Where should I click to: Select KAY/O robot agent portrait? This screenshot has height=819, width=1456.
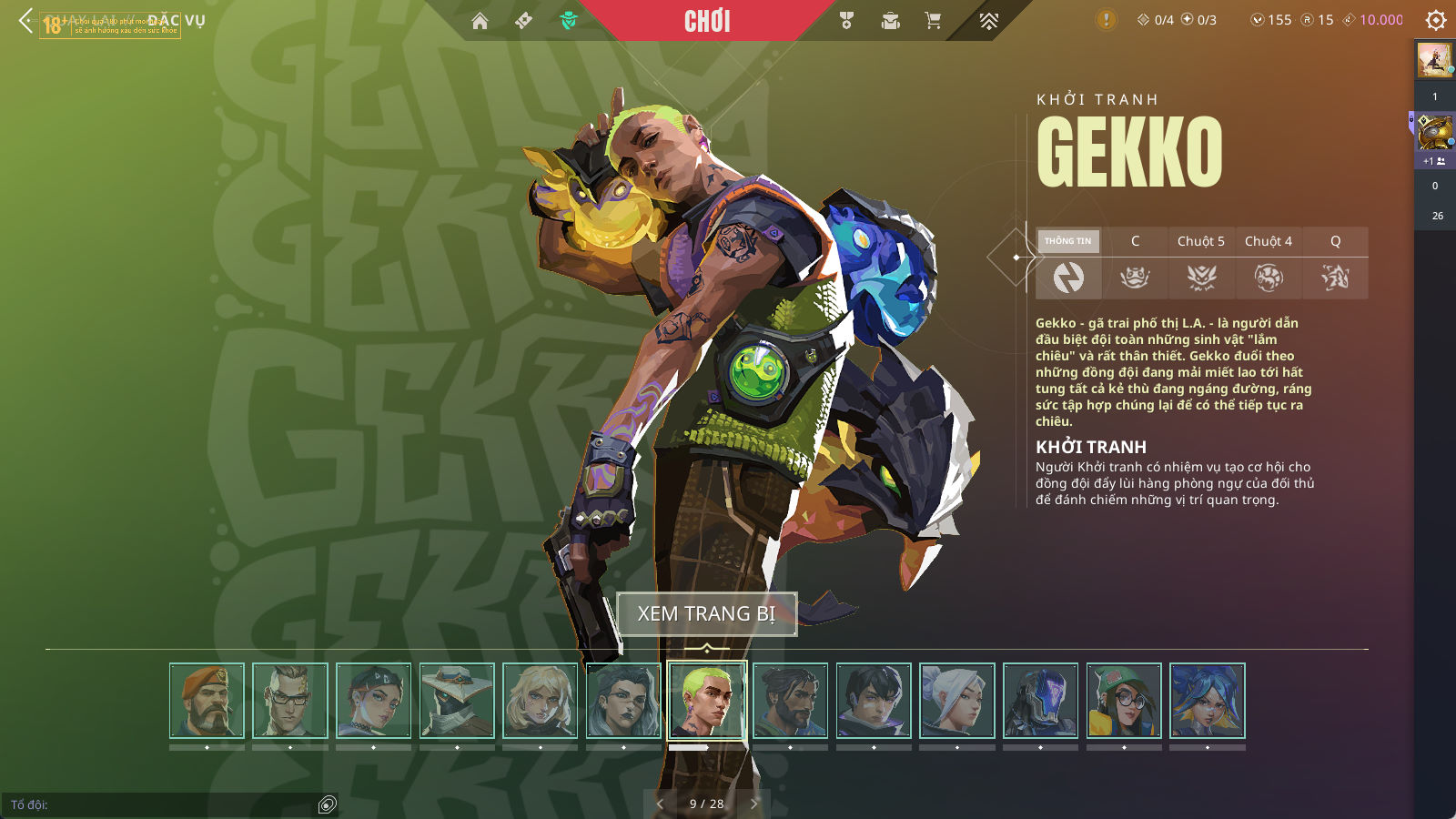(1040, 701)
